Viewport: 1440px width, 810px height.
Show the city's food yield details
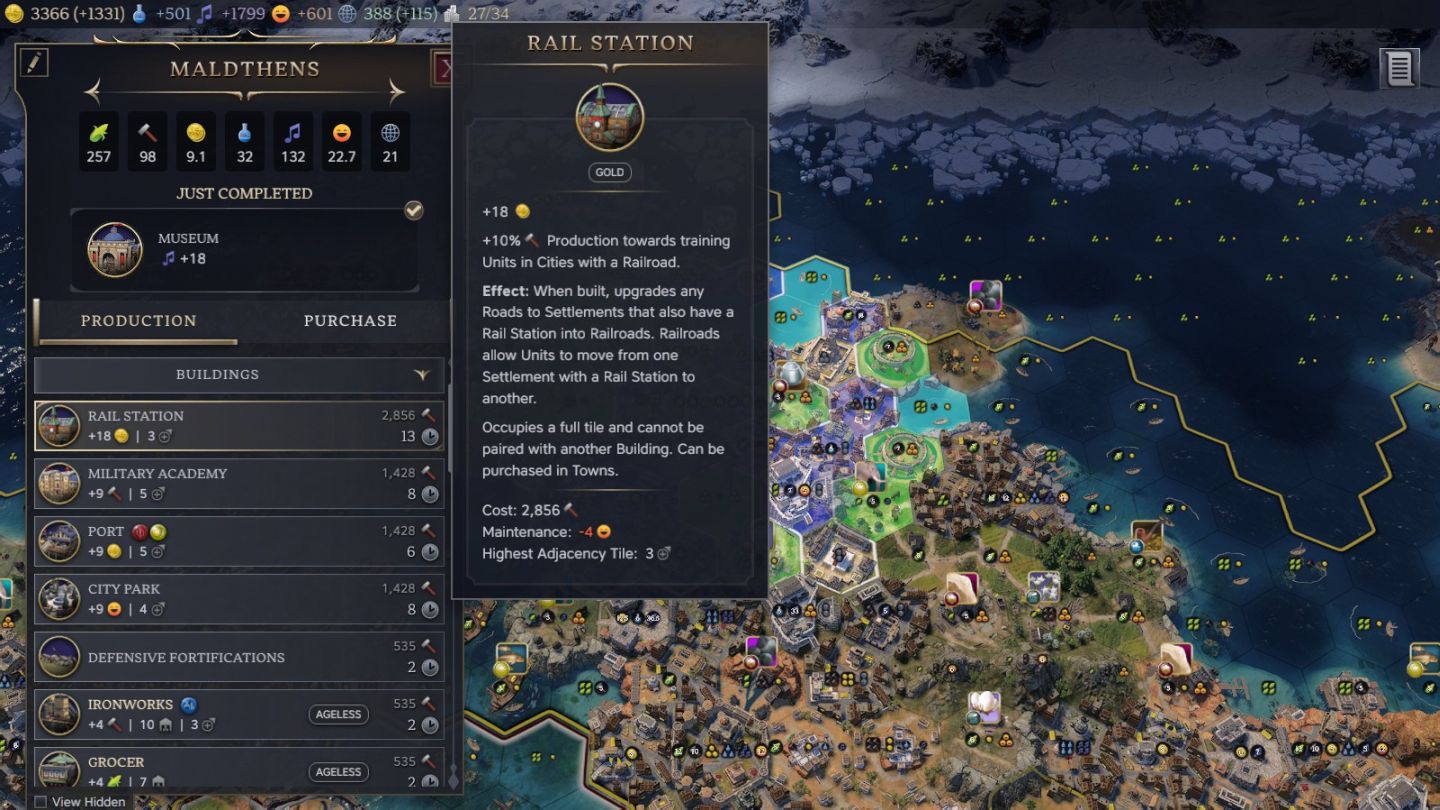[99, 141]
